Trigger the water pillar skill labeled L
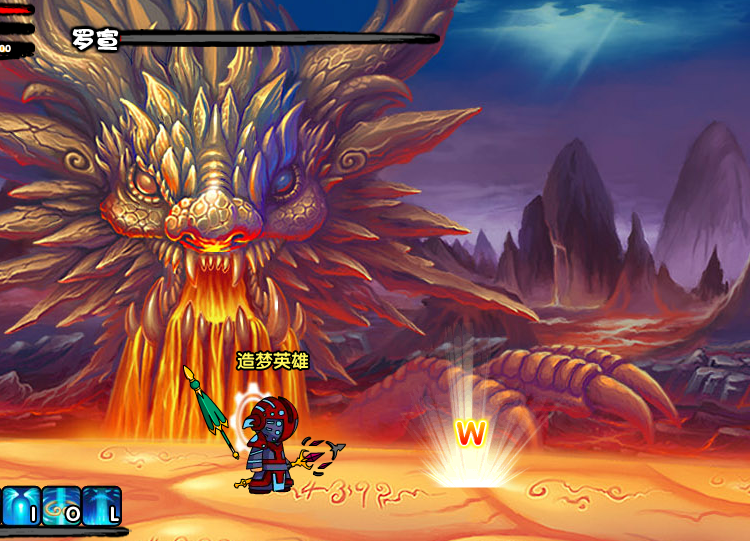This screenshot has height=541, width=750. [x=101, y=506]
